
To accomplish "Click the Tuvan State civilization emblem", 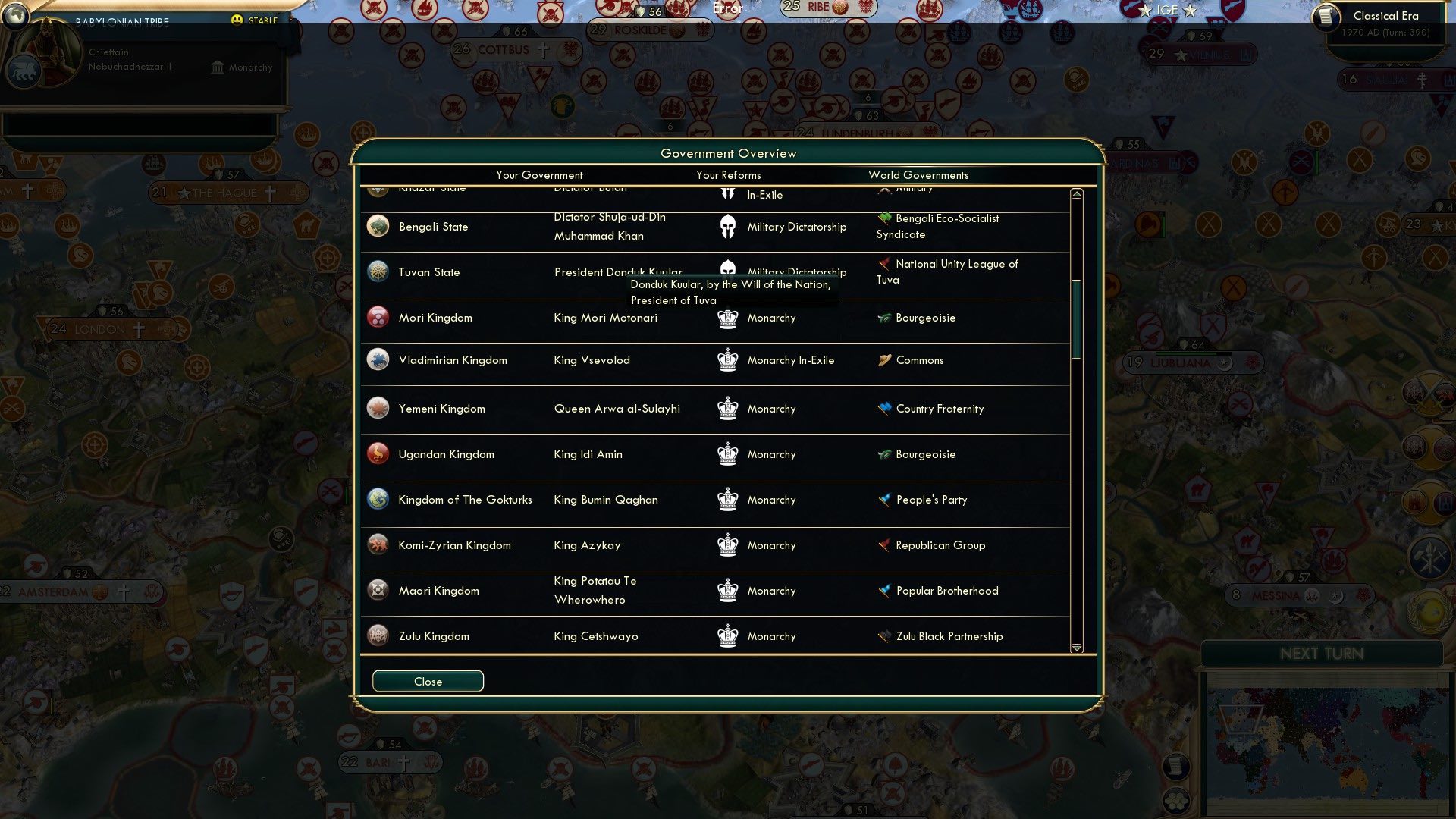I will (378, 271).
